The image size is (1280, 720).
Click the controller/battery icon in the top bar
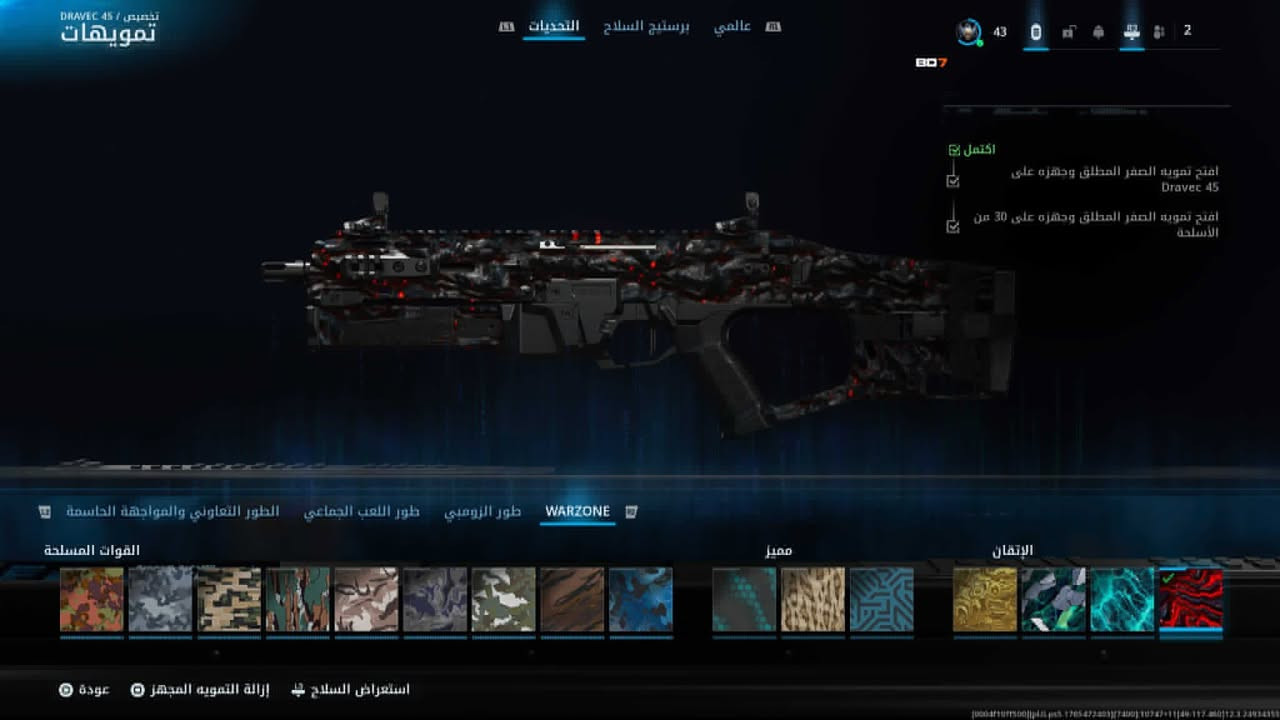[x=1036, y=31]
